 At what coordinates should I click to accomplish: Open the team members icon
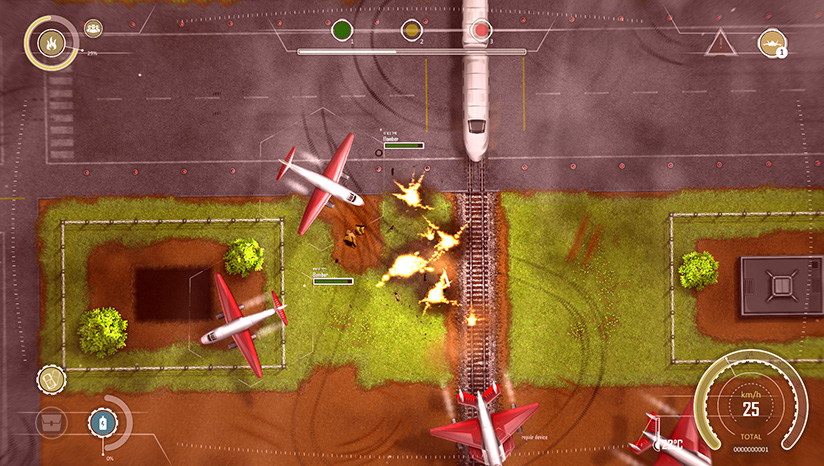pyautogui.click(x=93, y=29)
